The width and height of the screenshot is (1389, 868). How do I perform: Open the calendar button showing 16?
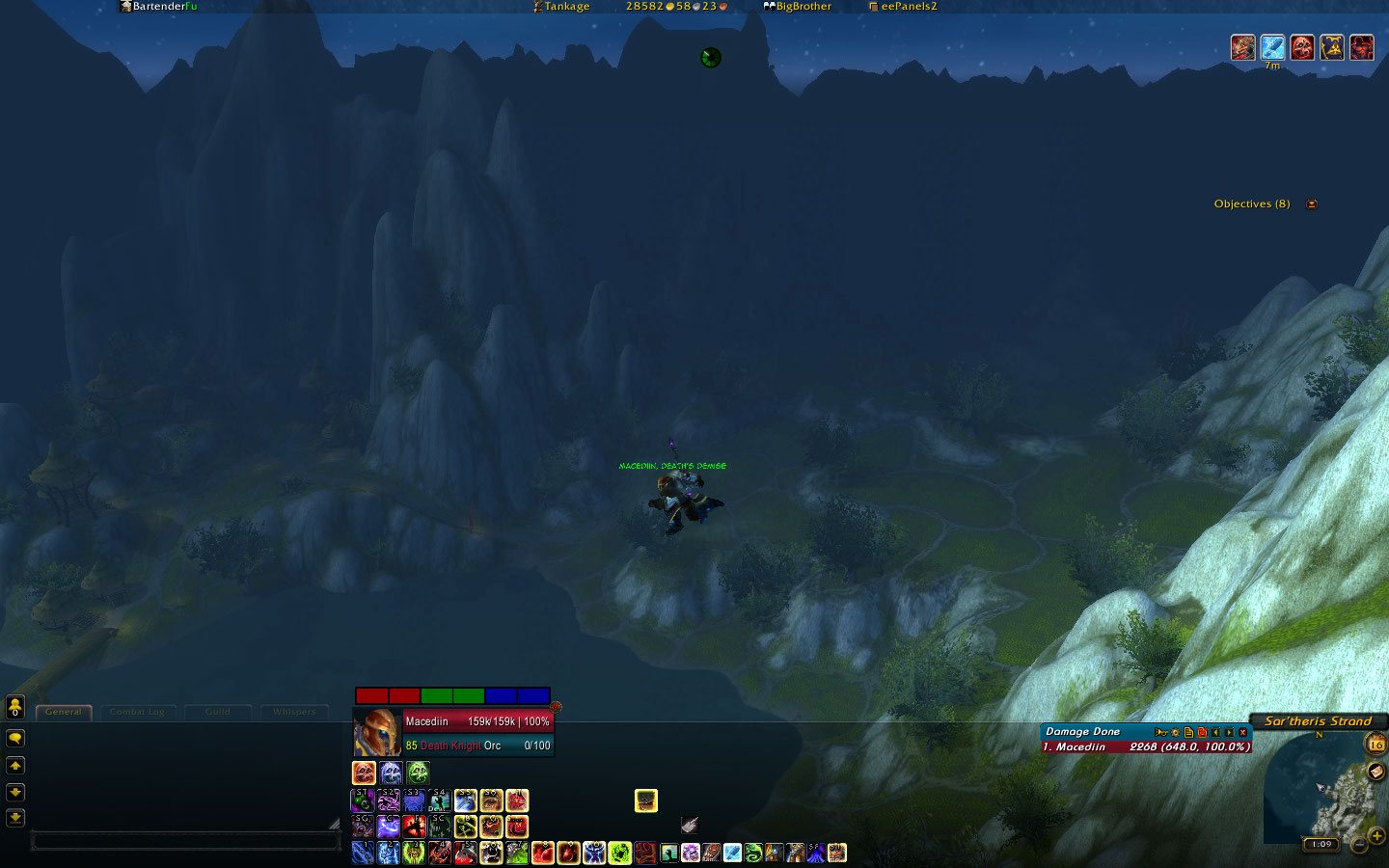pos(1376,744)
